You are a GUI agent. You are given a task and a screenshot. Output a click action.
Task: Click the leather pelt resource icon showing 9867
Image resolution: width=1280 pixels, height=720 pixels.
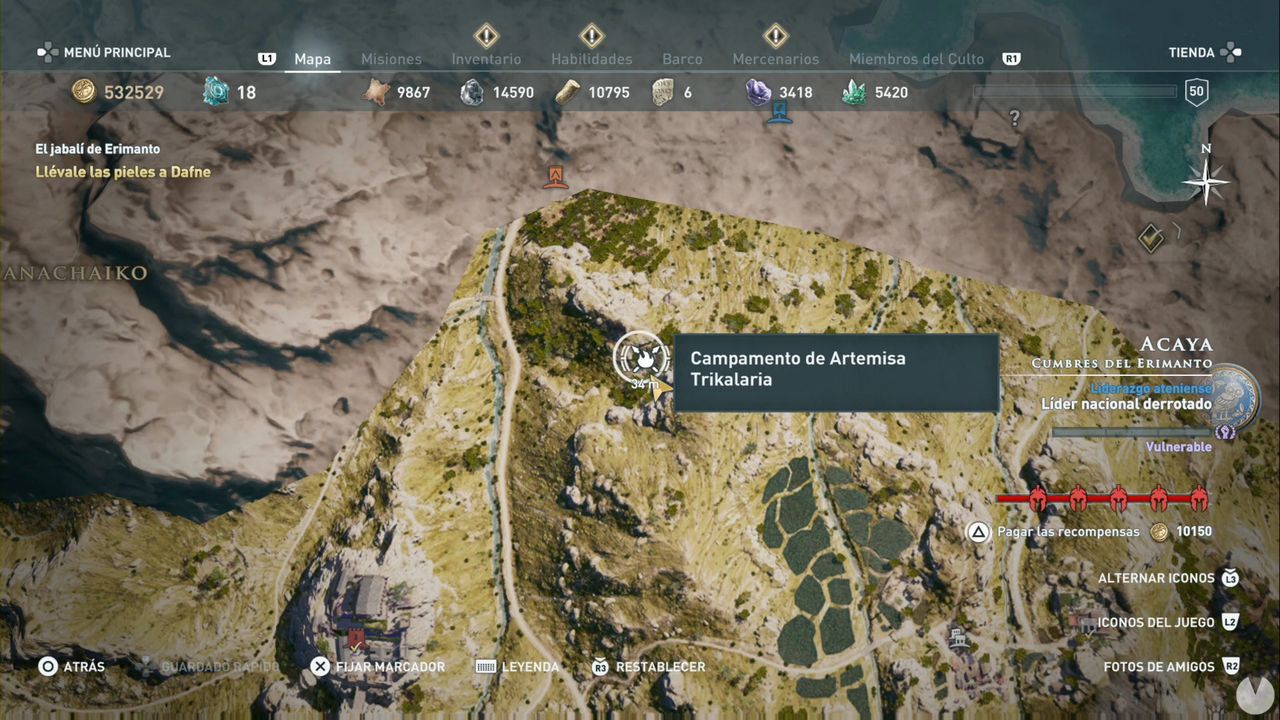pyautogui.click(x=374, y=91)
